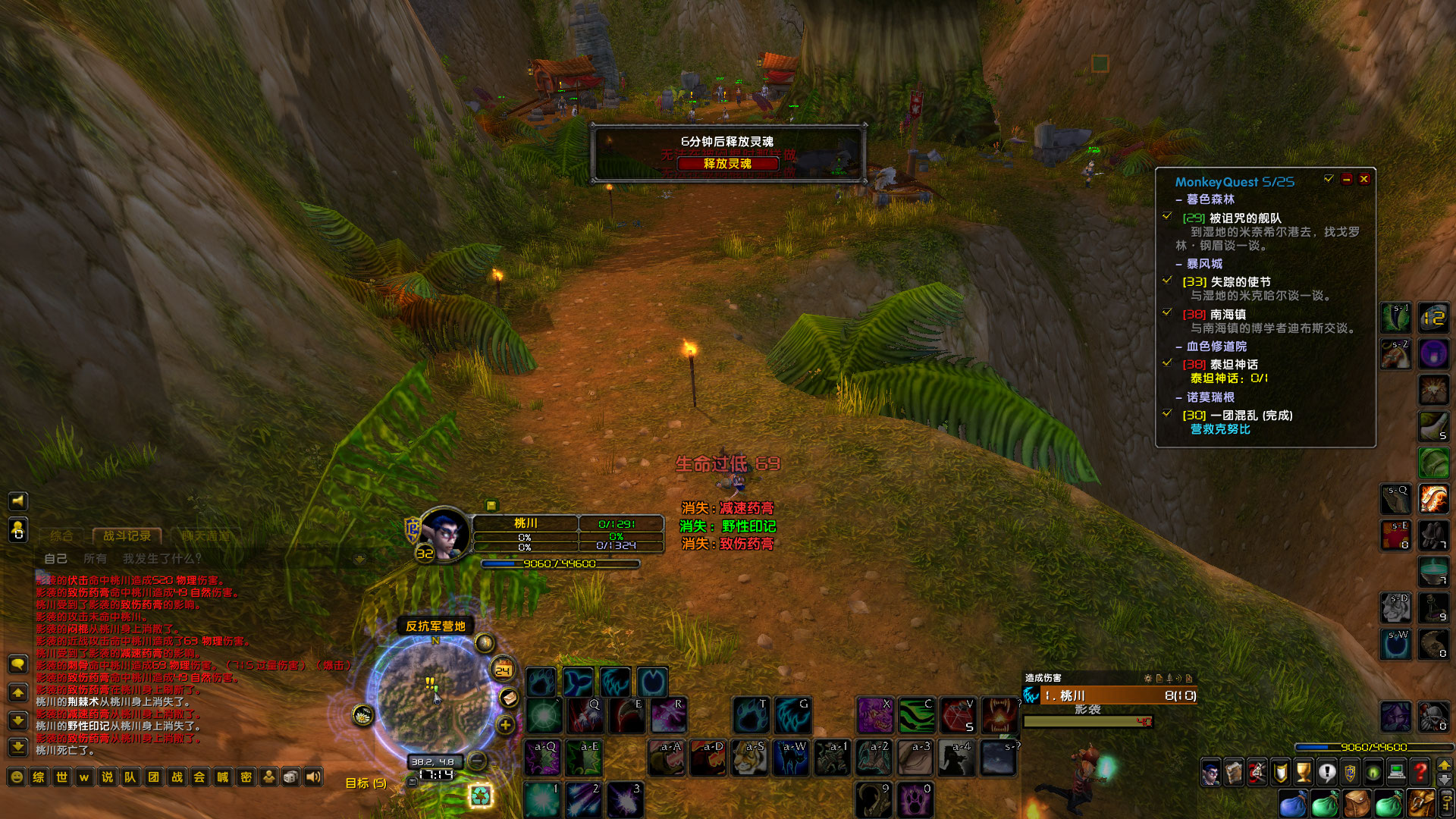Mute chat with the speaker icon
The width and height of the screenshot is (1456, 819).
pos(18,501)
